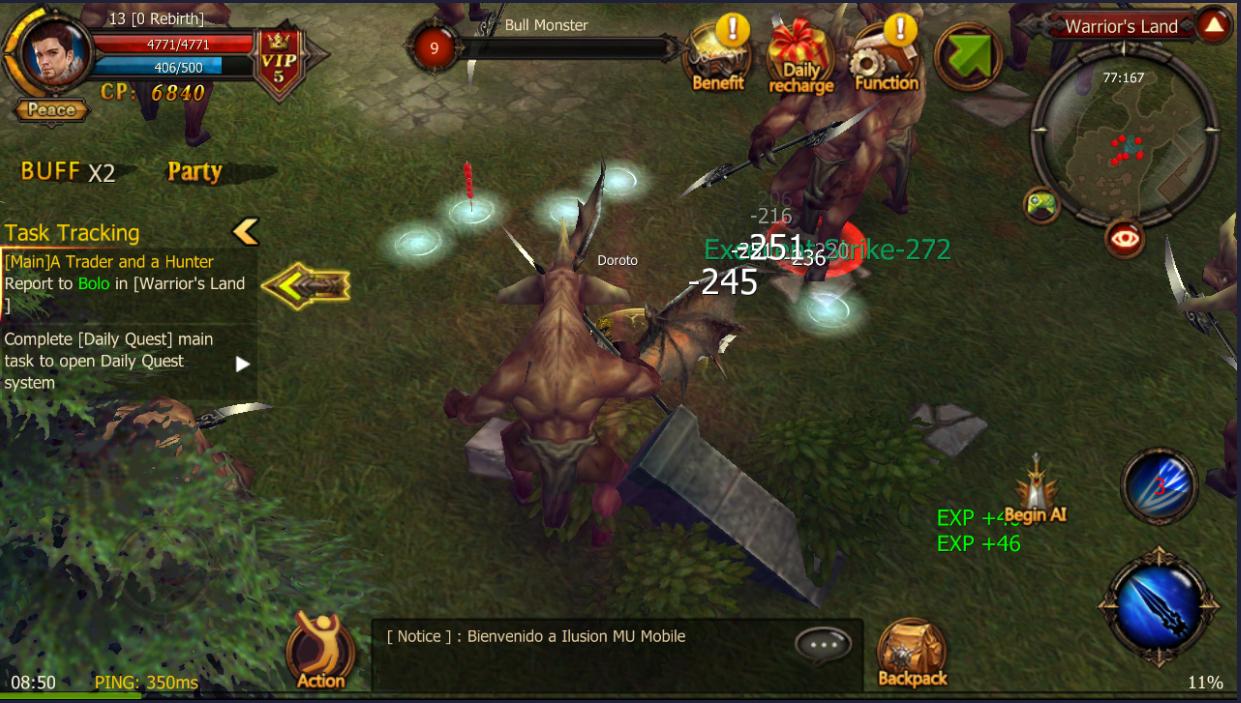Toggle the Peace combat mode button
The height and width of the screenshot is (703, 1241).
(51, 110)
